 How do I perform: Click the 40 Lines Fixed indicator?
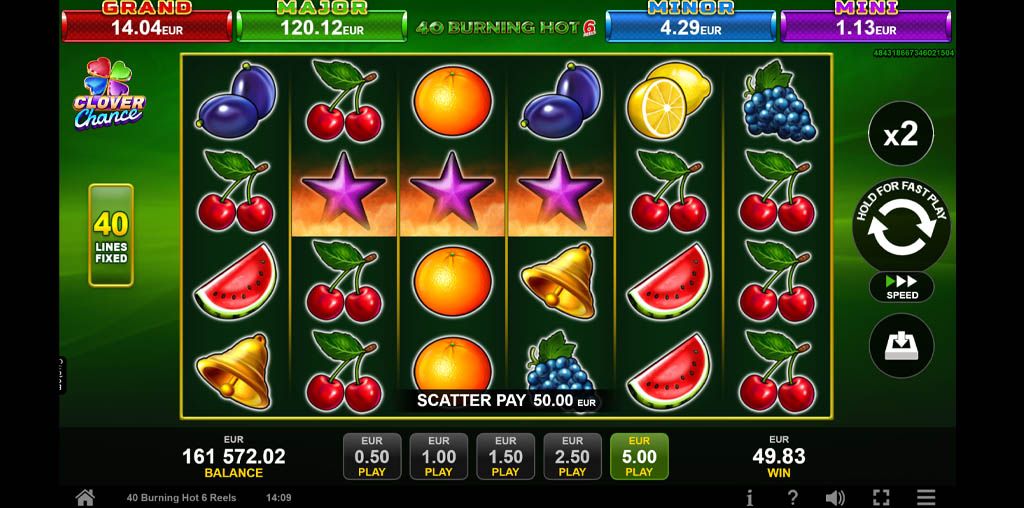click(x=111, y=235)
